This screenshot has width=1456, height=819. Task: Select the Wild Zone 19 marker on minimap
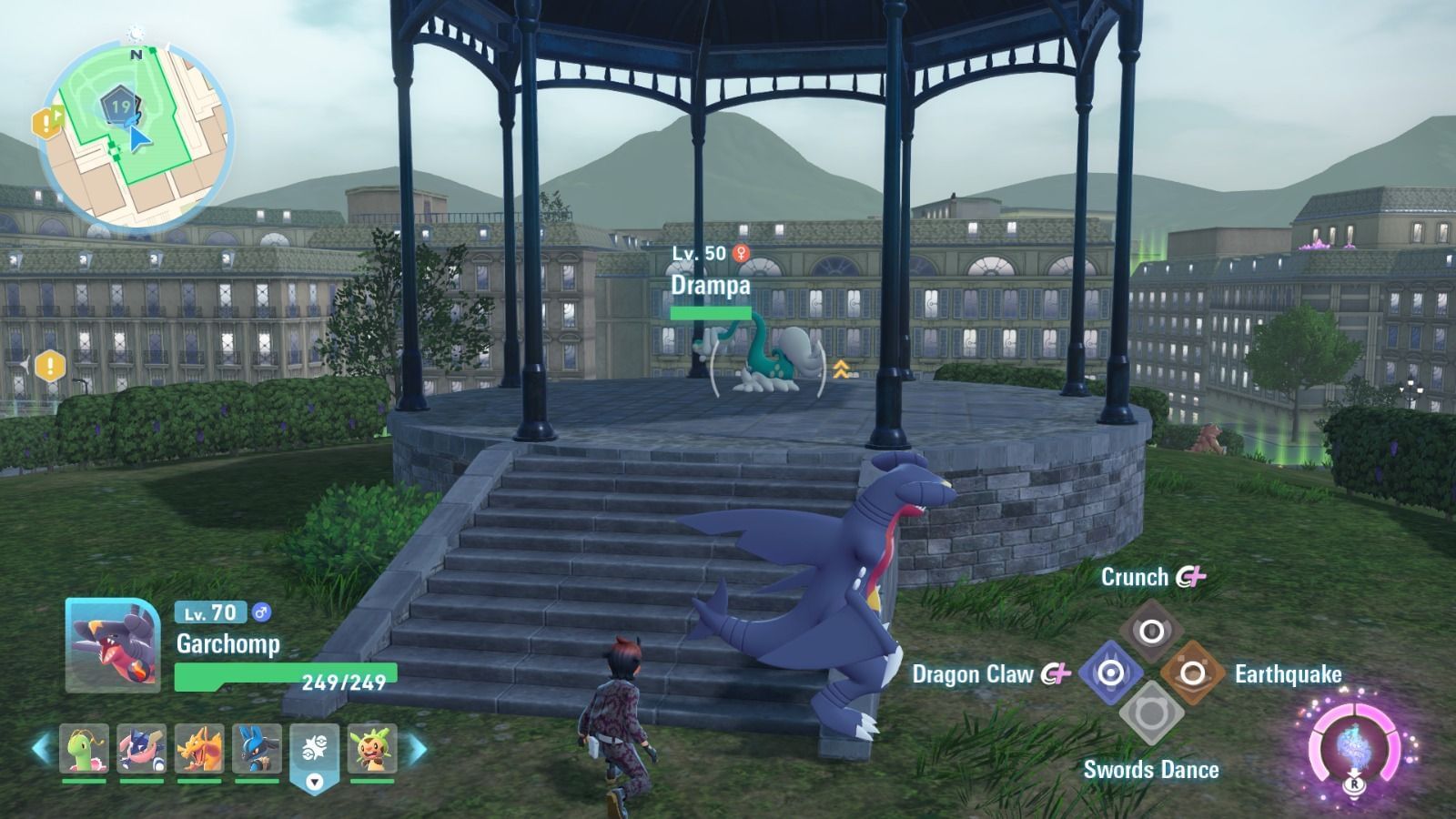tap(120, 106)
